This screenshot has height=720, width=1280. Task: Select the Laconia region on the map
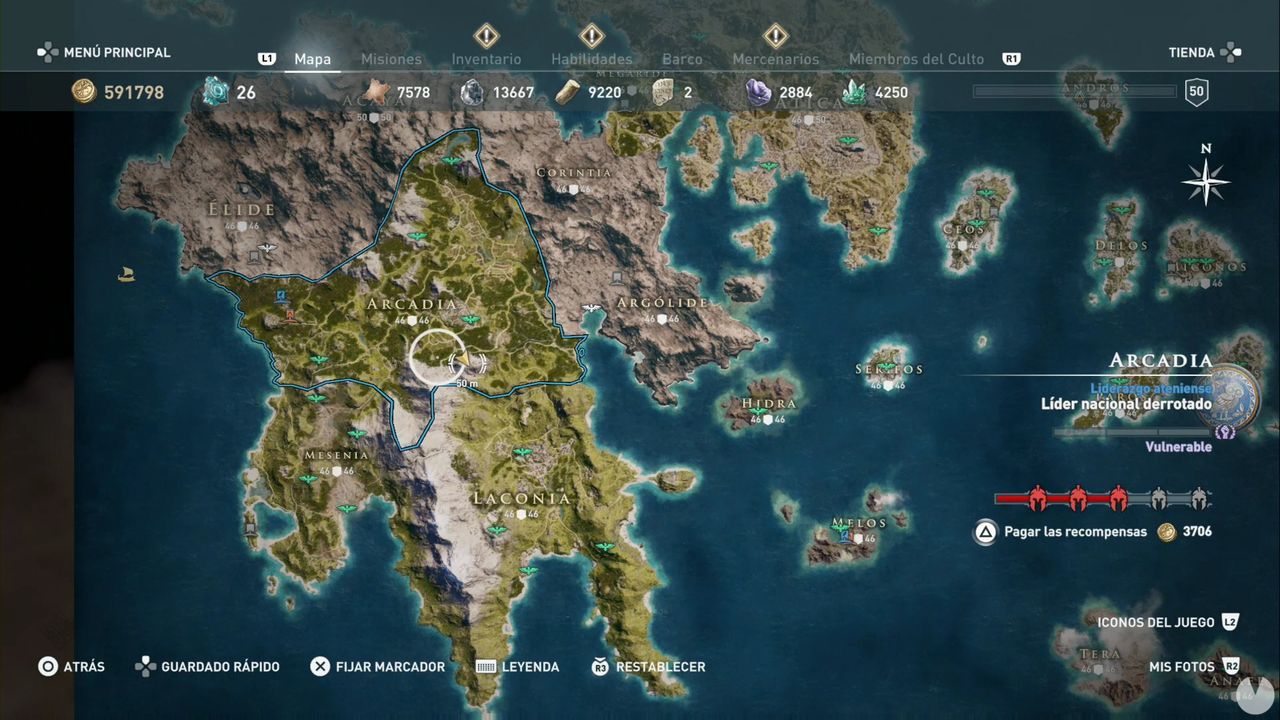point(522,498)
